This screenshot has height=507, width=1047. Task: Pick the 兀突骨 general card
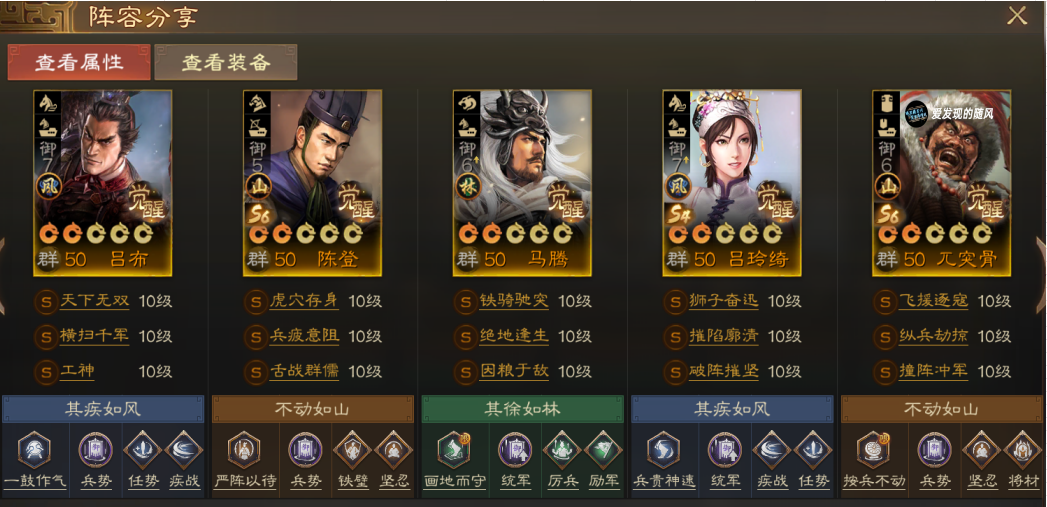pos(941,182)
